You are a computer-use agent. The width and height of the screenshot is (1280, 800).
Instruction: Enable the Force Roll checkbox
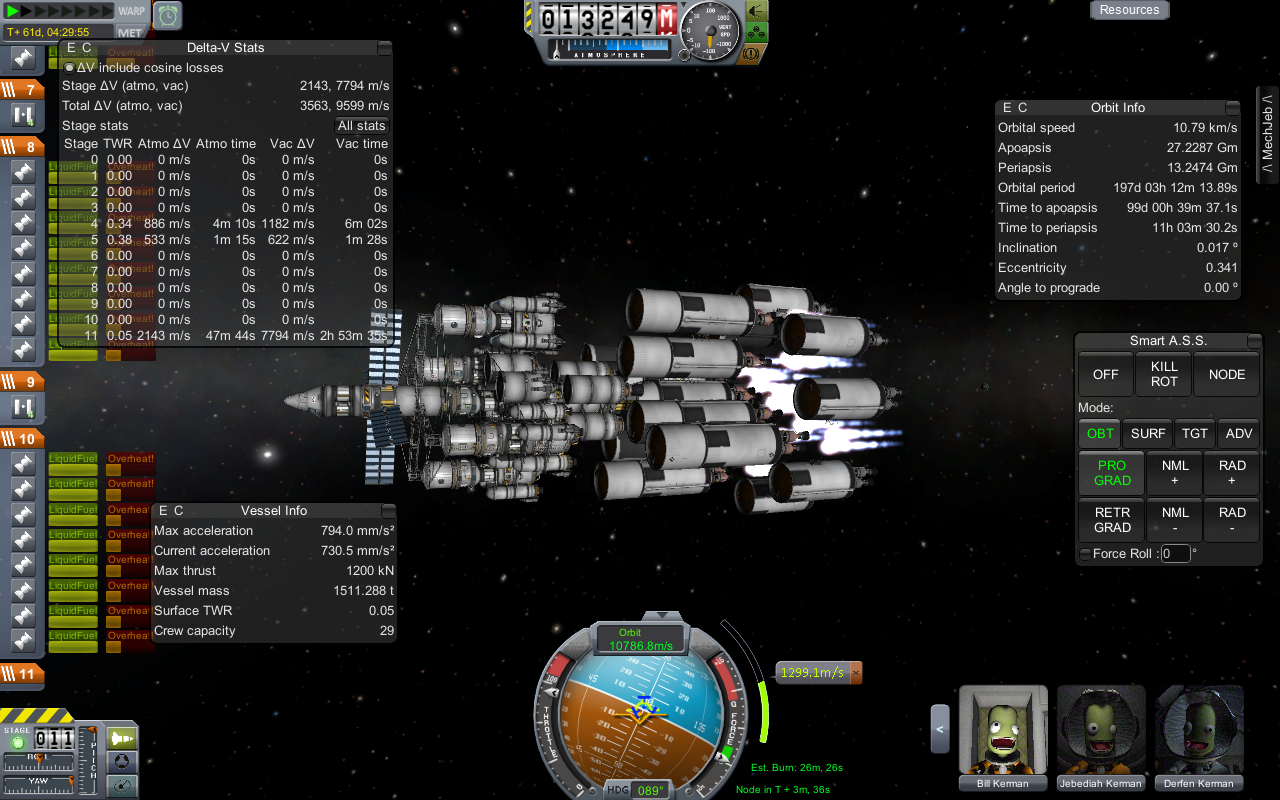[1085, 554]
